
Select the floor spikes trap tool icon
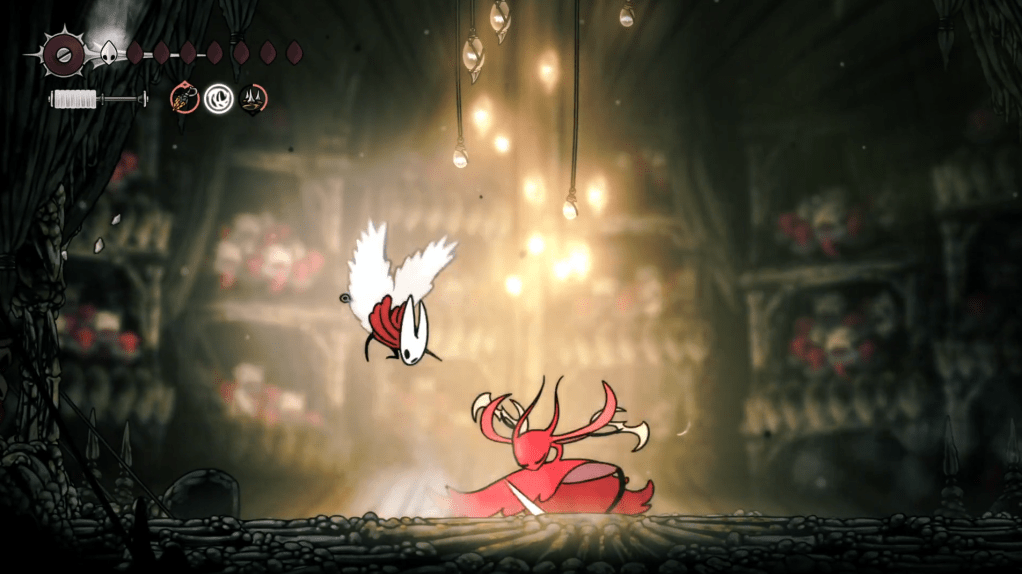pyautogui.click(x=252, y=99)
